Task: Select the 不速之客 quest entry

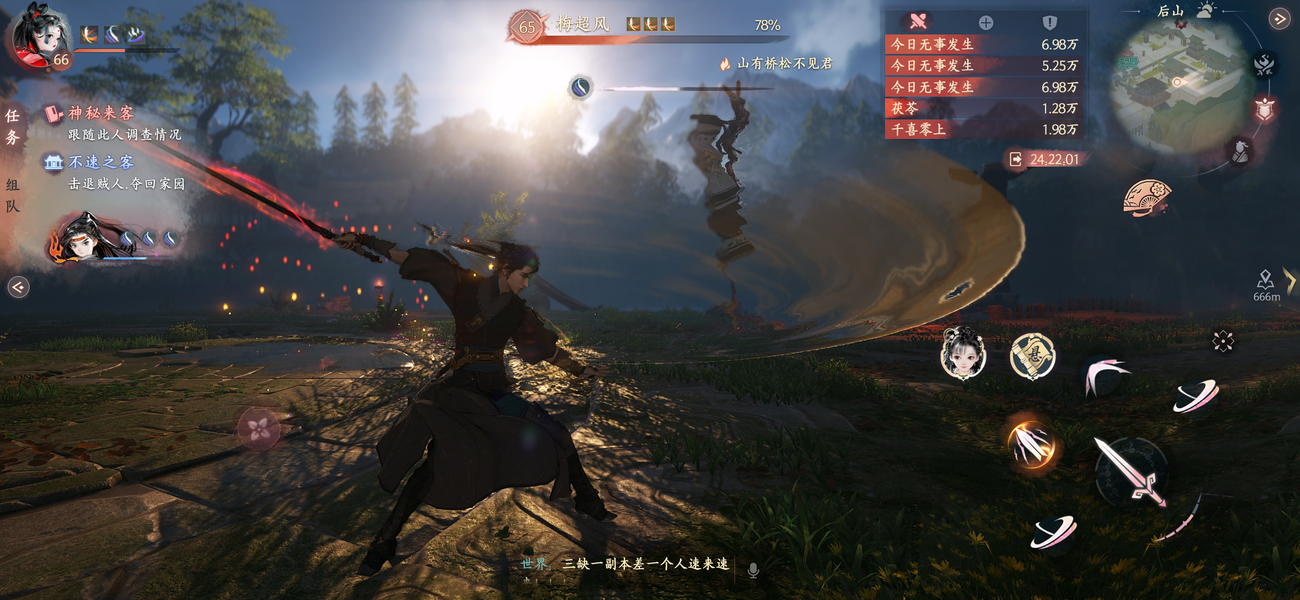Action: point(100,162)
